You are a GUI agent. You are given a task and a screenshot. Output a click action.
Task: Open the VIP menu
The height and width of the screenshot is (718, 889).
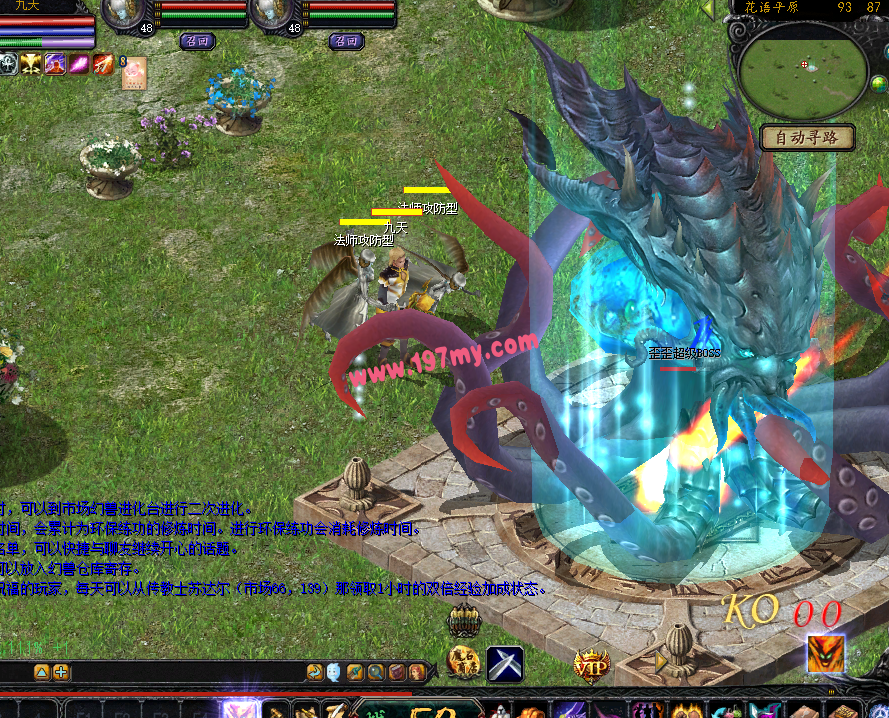(591, 663)
